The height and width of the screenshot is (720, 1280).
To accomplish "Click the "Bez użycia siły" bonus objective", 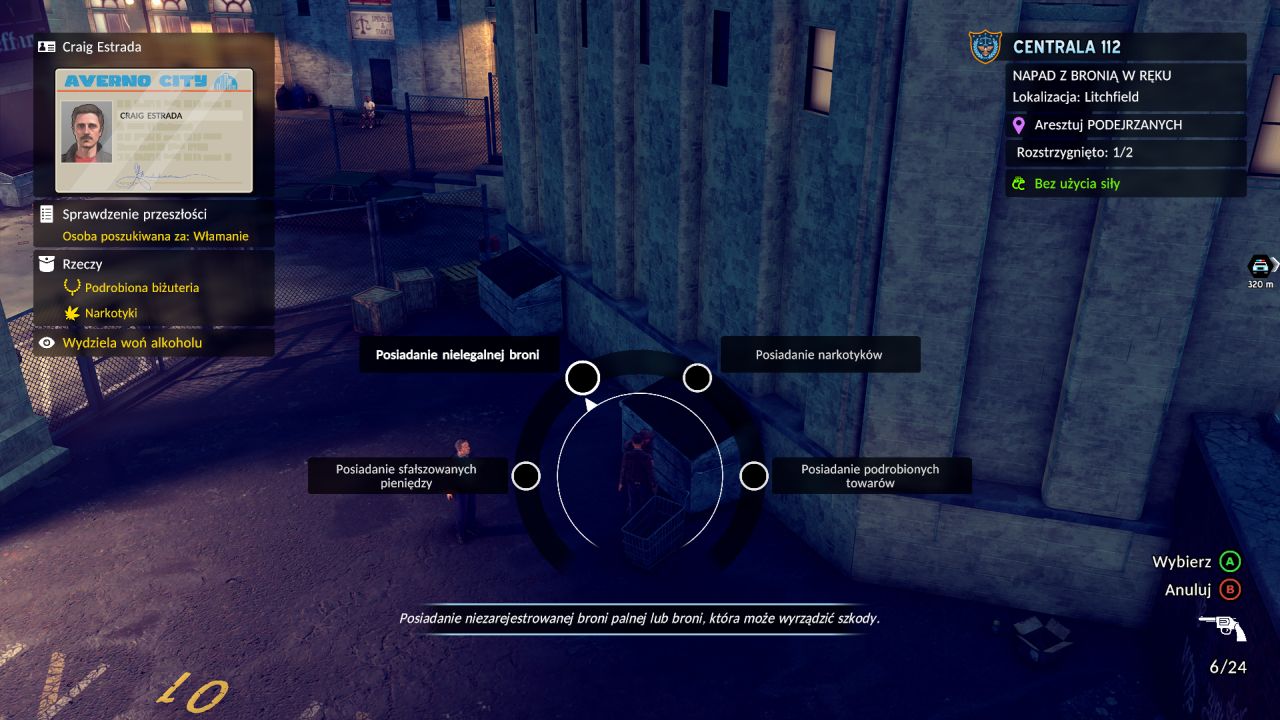I will pos(1077,184).
